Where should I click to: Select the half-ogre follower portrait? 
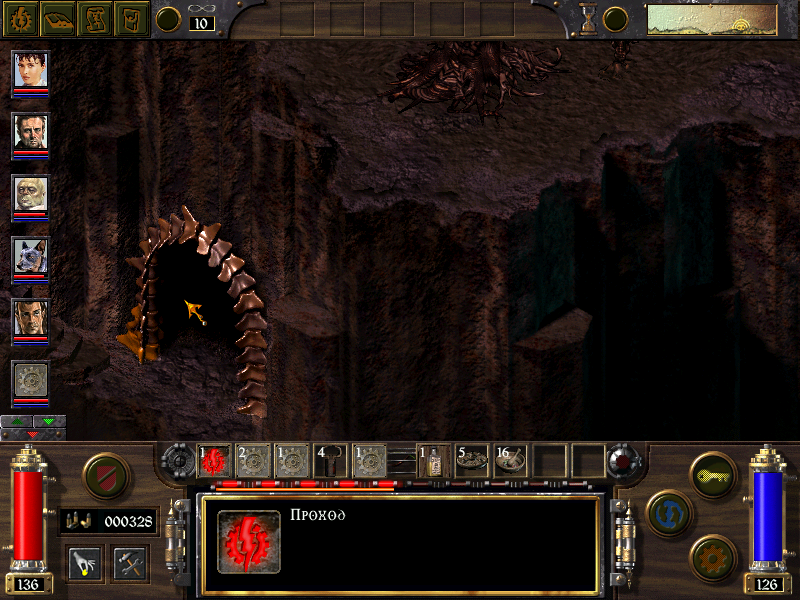pyautogui.click(x=30, y=194)
